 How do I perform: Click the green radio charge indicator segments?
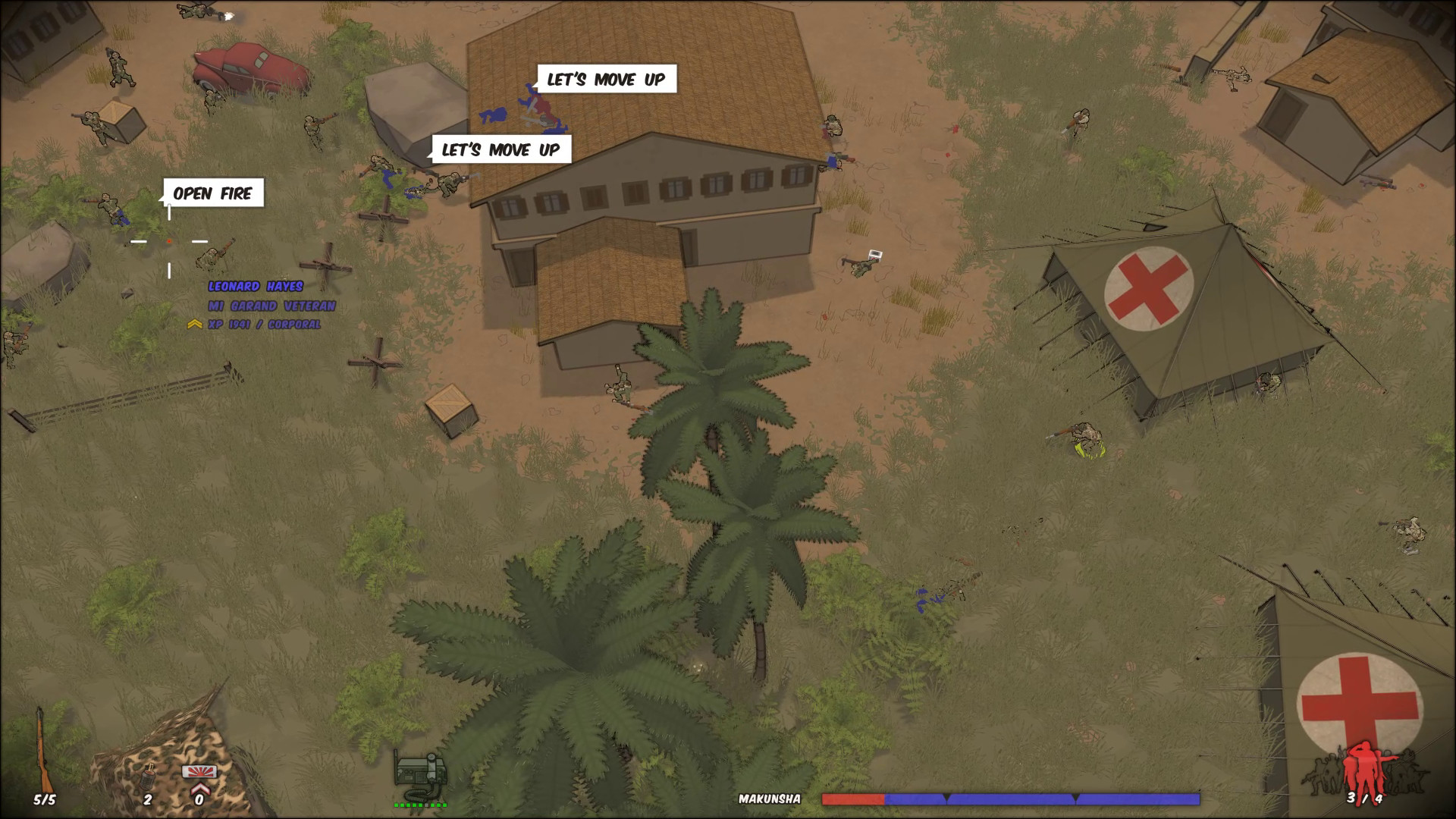click(x=422, y=805)
